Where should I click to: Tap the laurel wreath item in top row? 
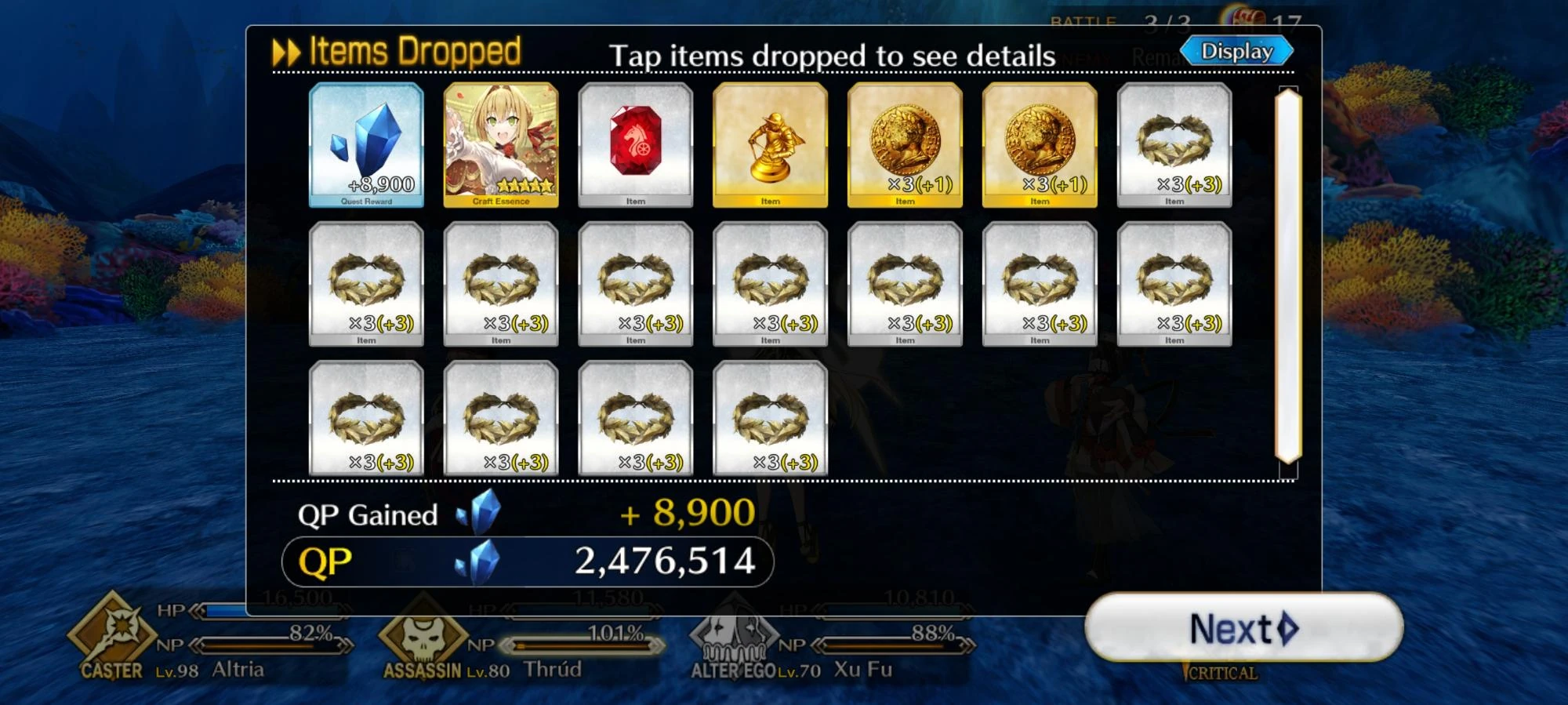pyautogui.click(x=1174, y=145)
